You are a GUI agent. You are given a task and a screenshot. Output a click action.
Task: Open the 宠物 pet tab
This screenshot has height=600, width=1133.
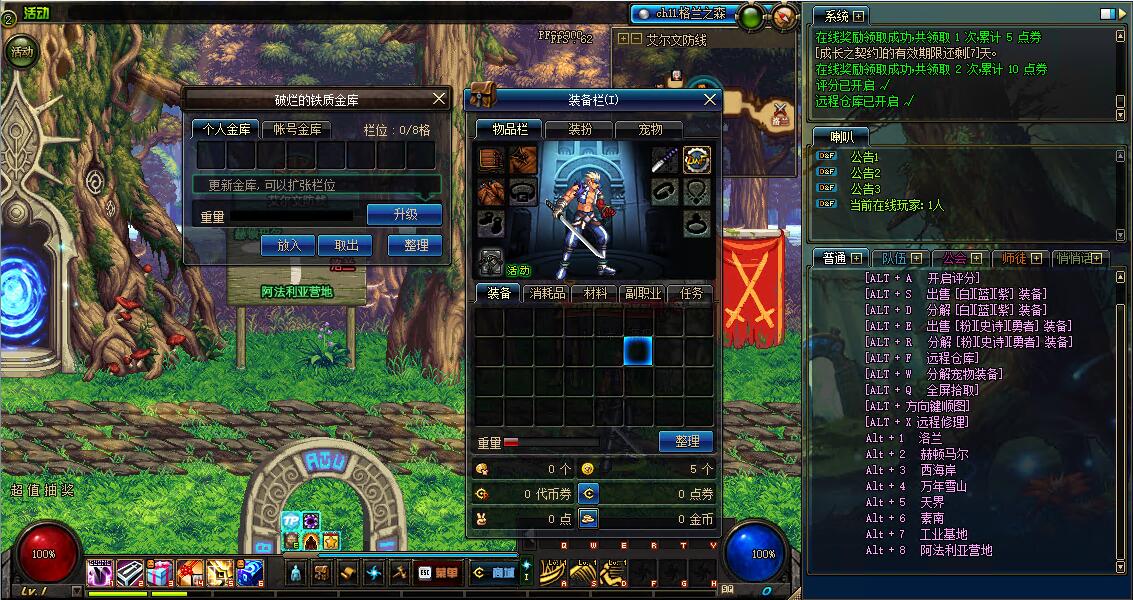click(x=650, y=129)
